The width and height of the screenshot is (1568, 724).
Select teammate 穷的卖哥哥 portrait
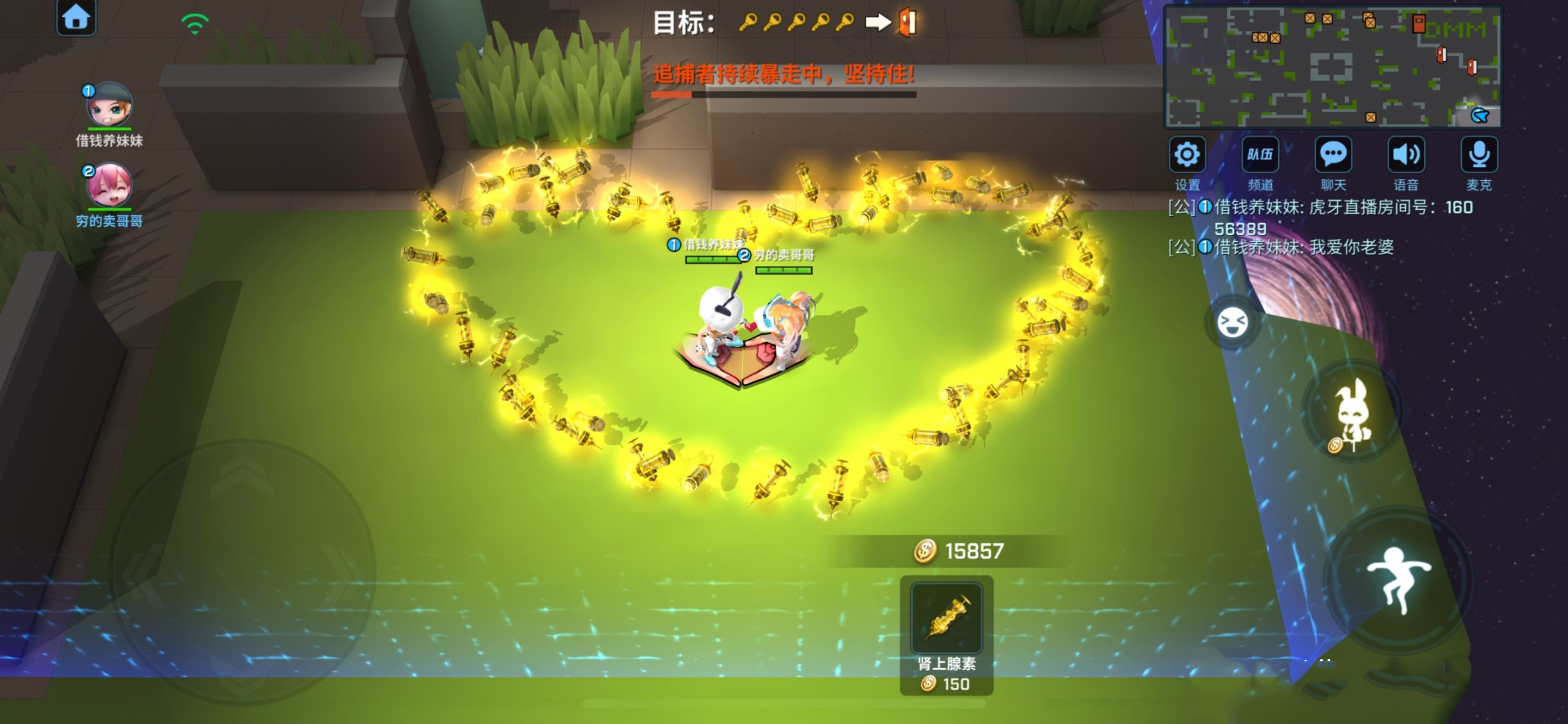click(x=109, y=186)
